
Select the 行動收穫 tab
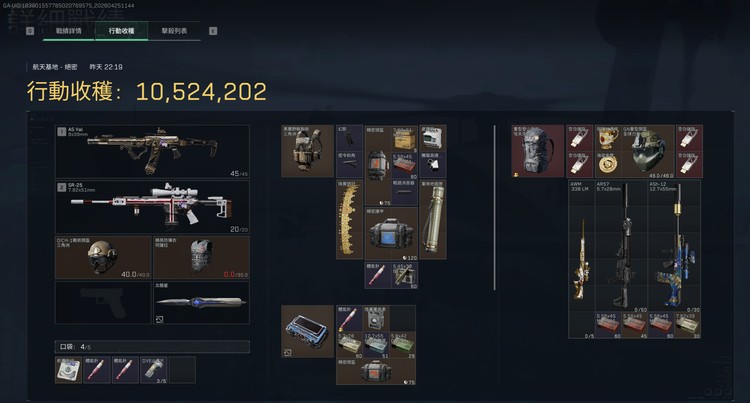point(122,31)
